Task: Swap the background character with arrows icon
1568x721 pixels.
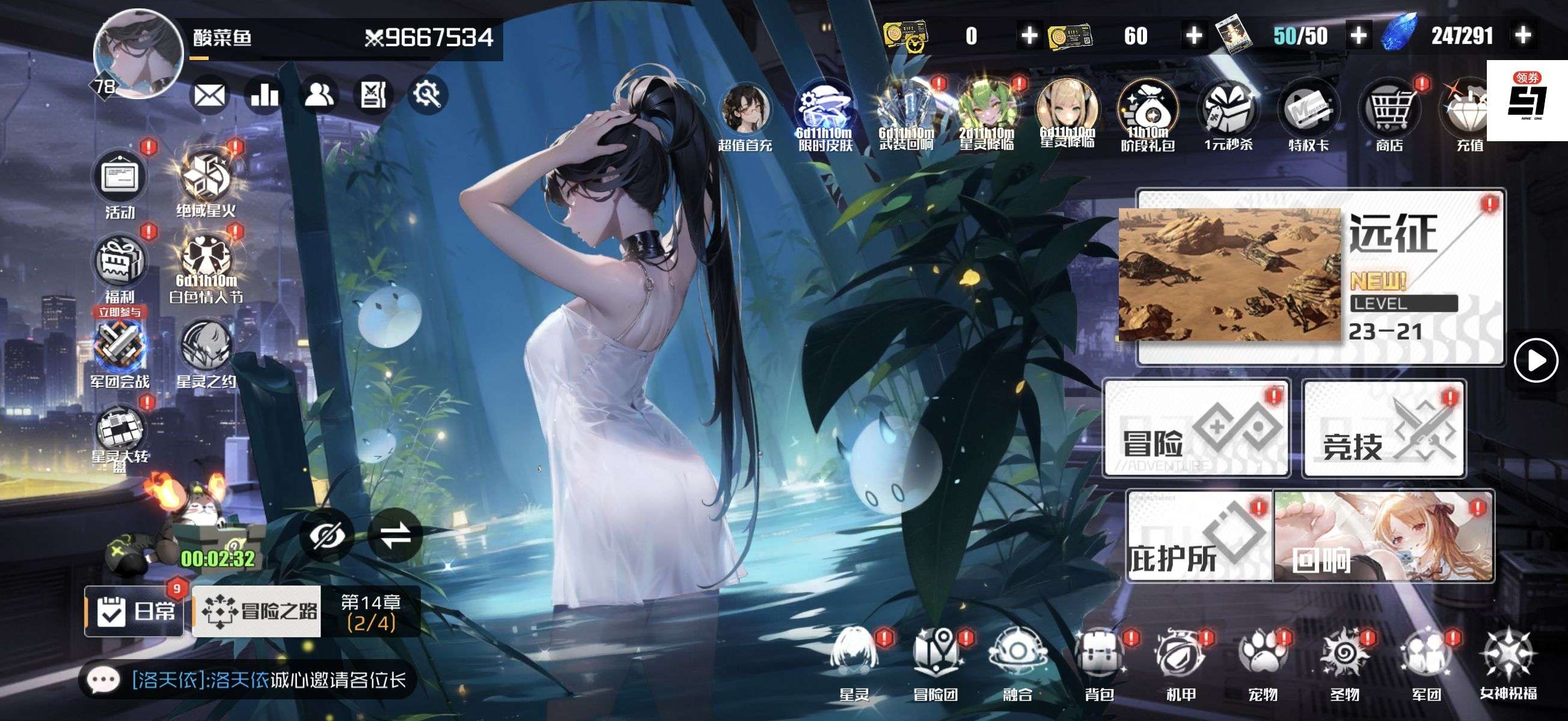Action: (396, 535)
